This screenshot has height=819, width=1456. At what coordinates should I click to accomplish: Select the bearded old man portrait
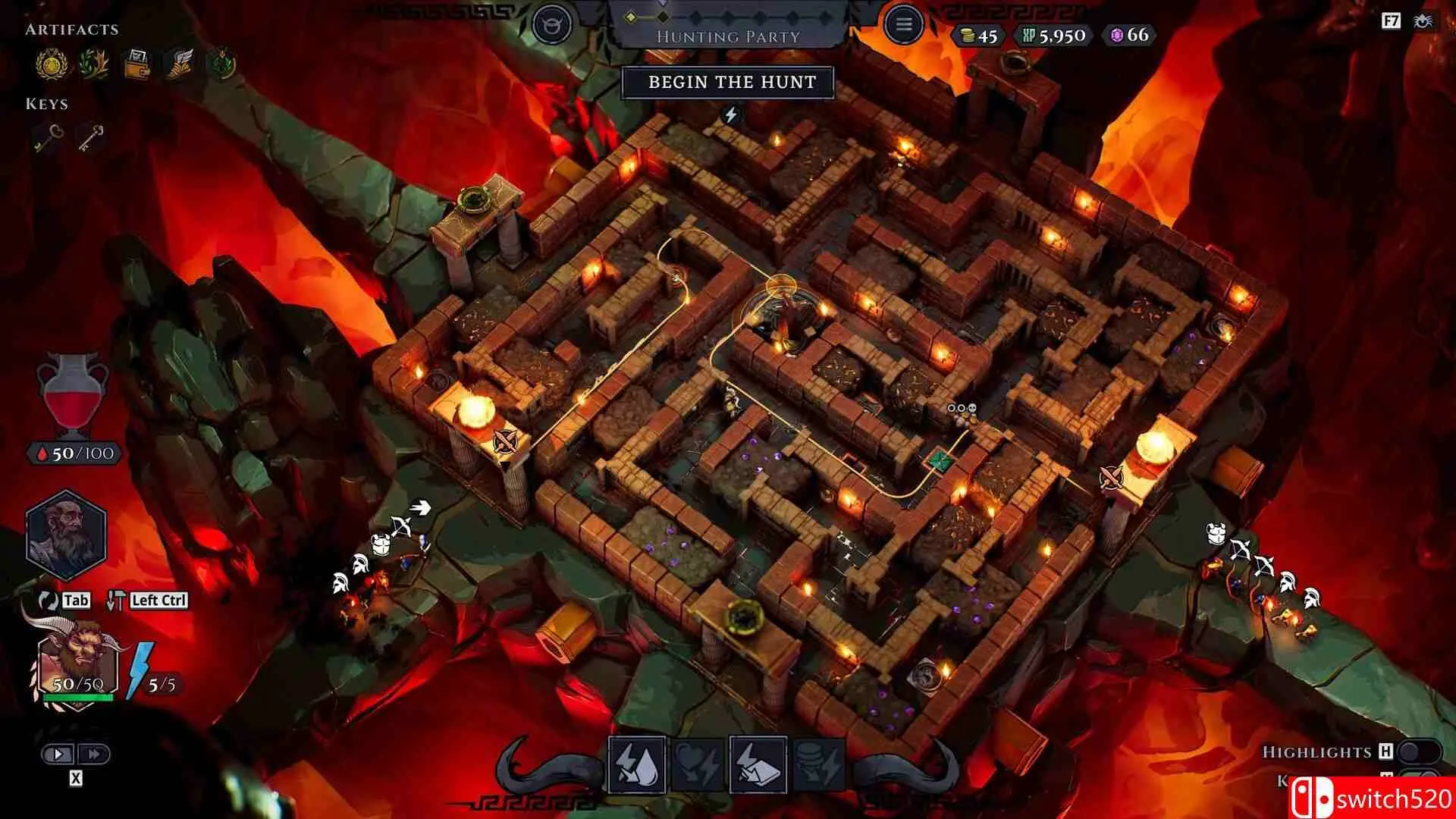coord(66,535)
